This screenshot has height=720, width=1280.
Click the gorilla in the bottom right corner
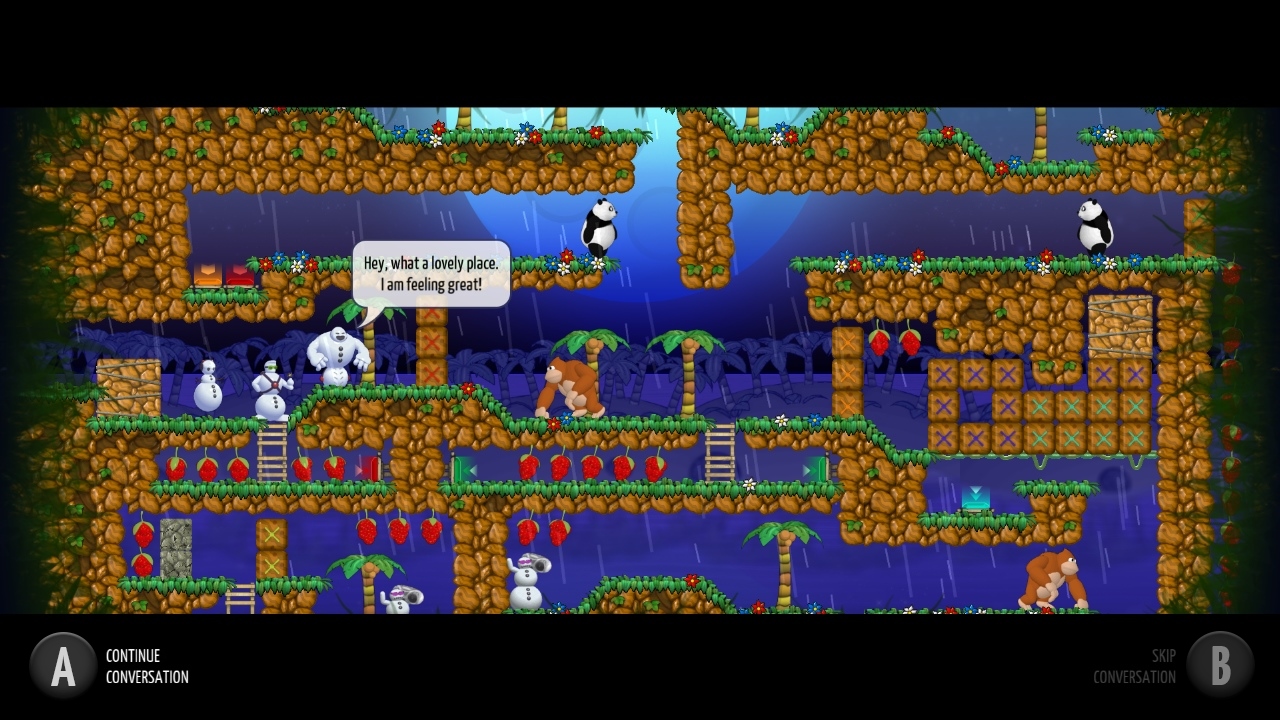click(x=1055, y=580)
